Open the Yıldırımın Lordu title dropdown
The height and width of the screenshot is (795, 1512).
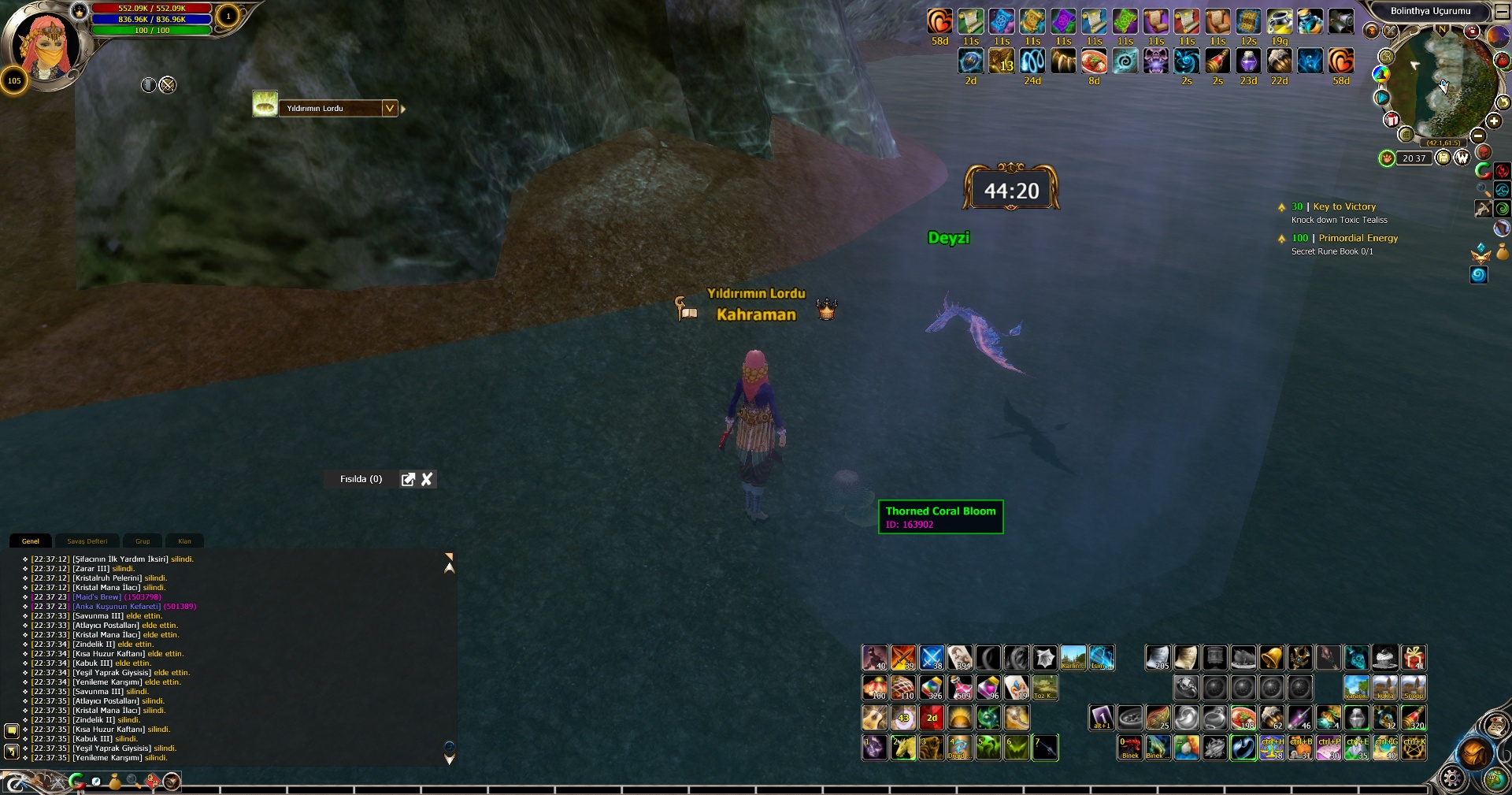pyautogui.click(x=390, y=109)
